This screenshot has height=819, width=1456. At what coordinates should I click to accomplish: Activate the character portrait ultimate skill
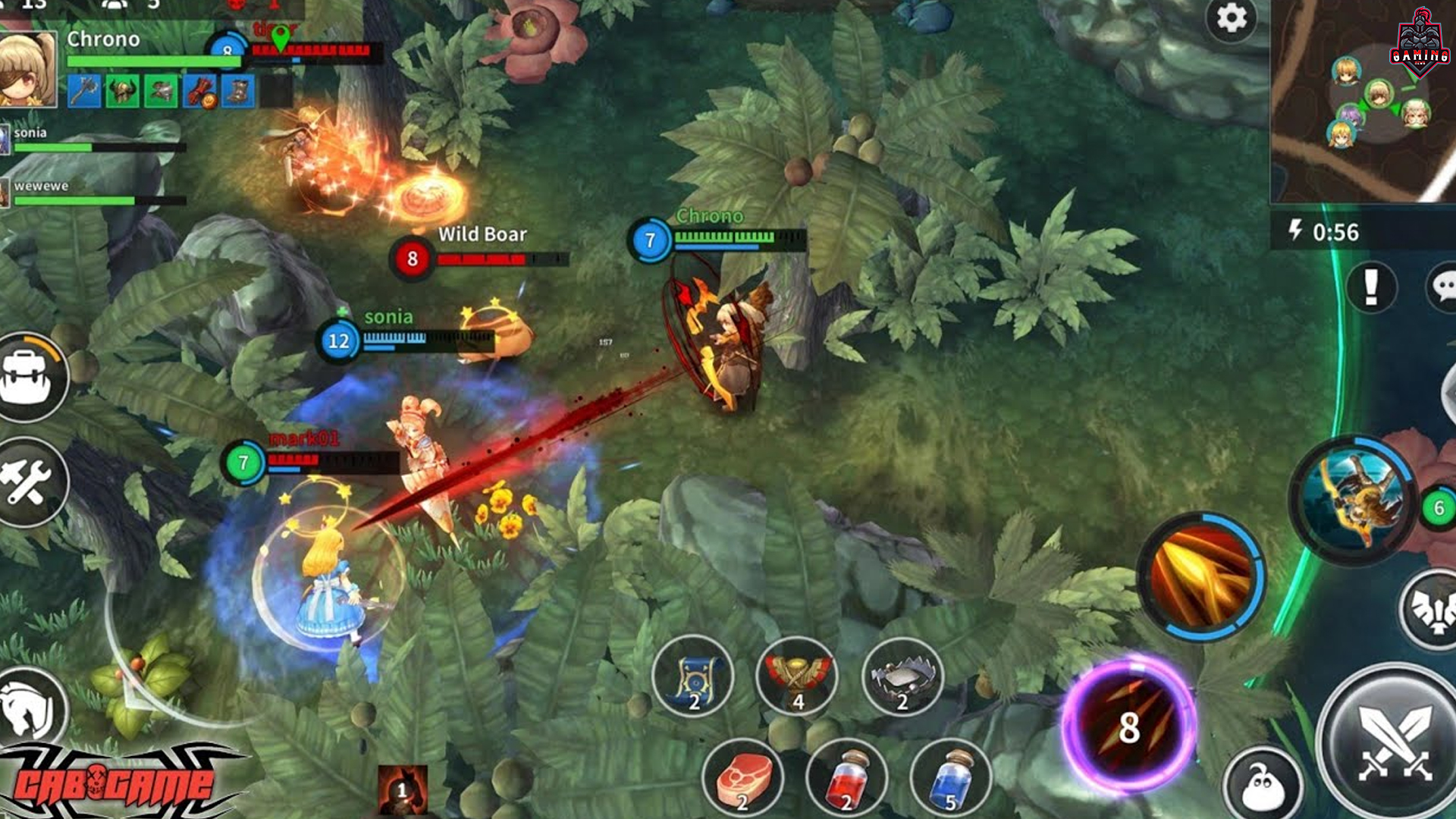(x=1354, y=499)
